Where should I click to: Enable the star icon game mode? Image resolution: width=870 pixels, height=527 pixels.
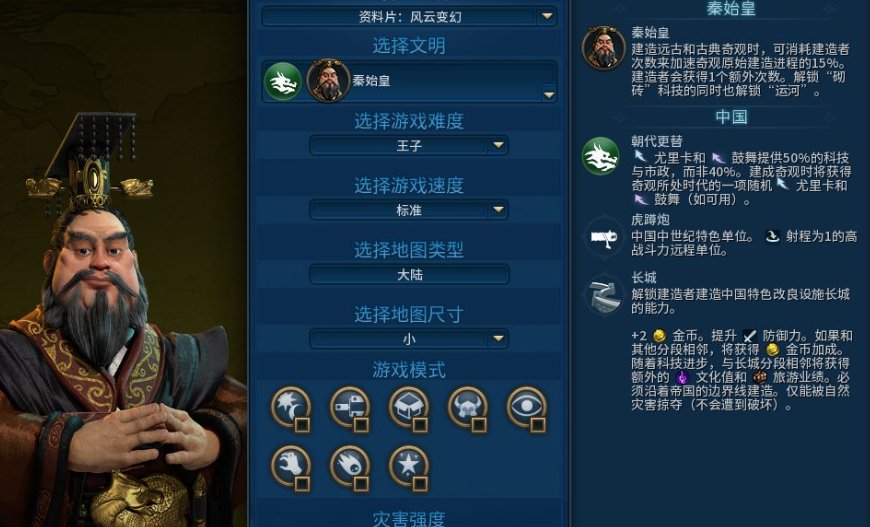[x=409, y=466]
